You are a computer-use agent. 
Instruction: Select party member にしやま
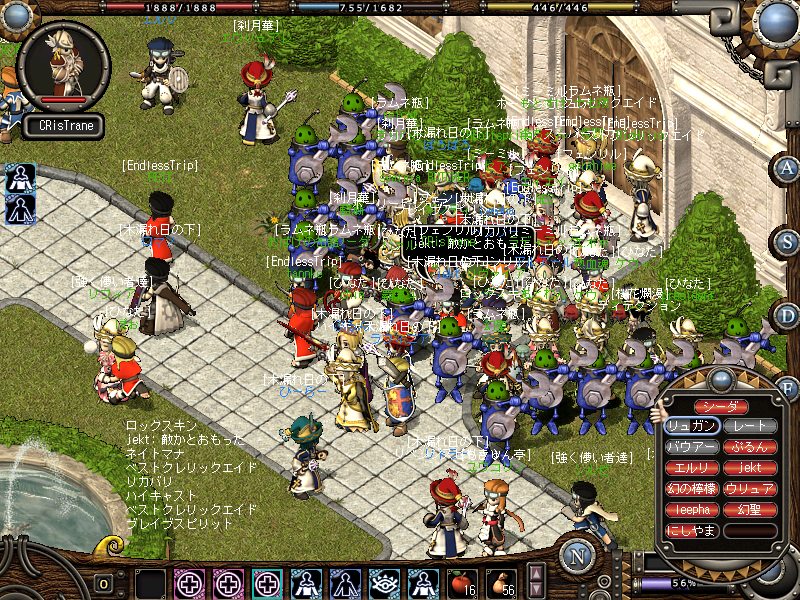click(692, 531)
